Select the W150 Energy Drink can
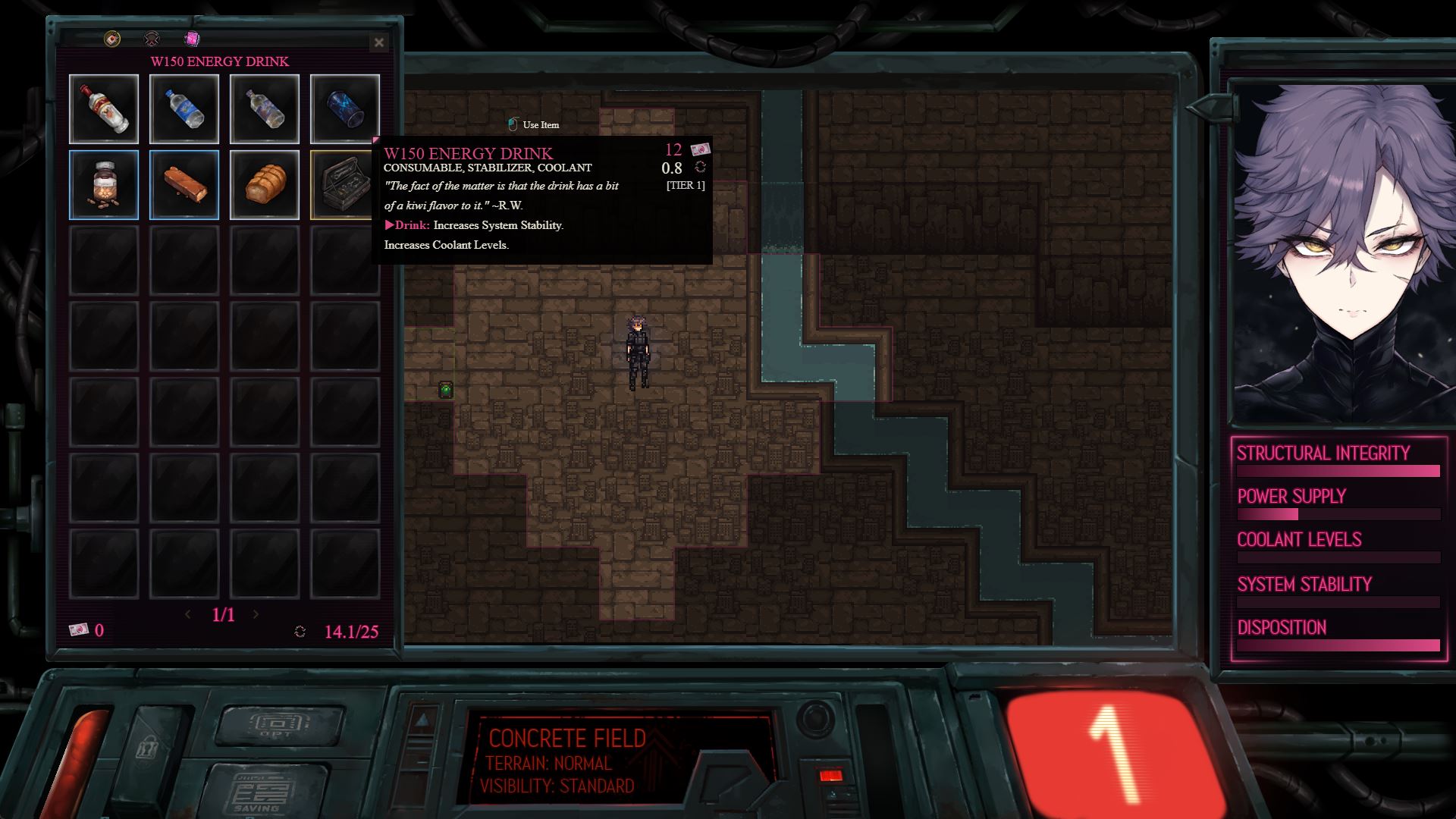1456x819 pixels. click(x=344, y=109)
